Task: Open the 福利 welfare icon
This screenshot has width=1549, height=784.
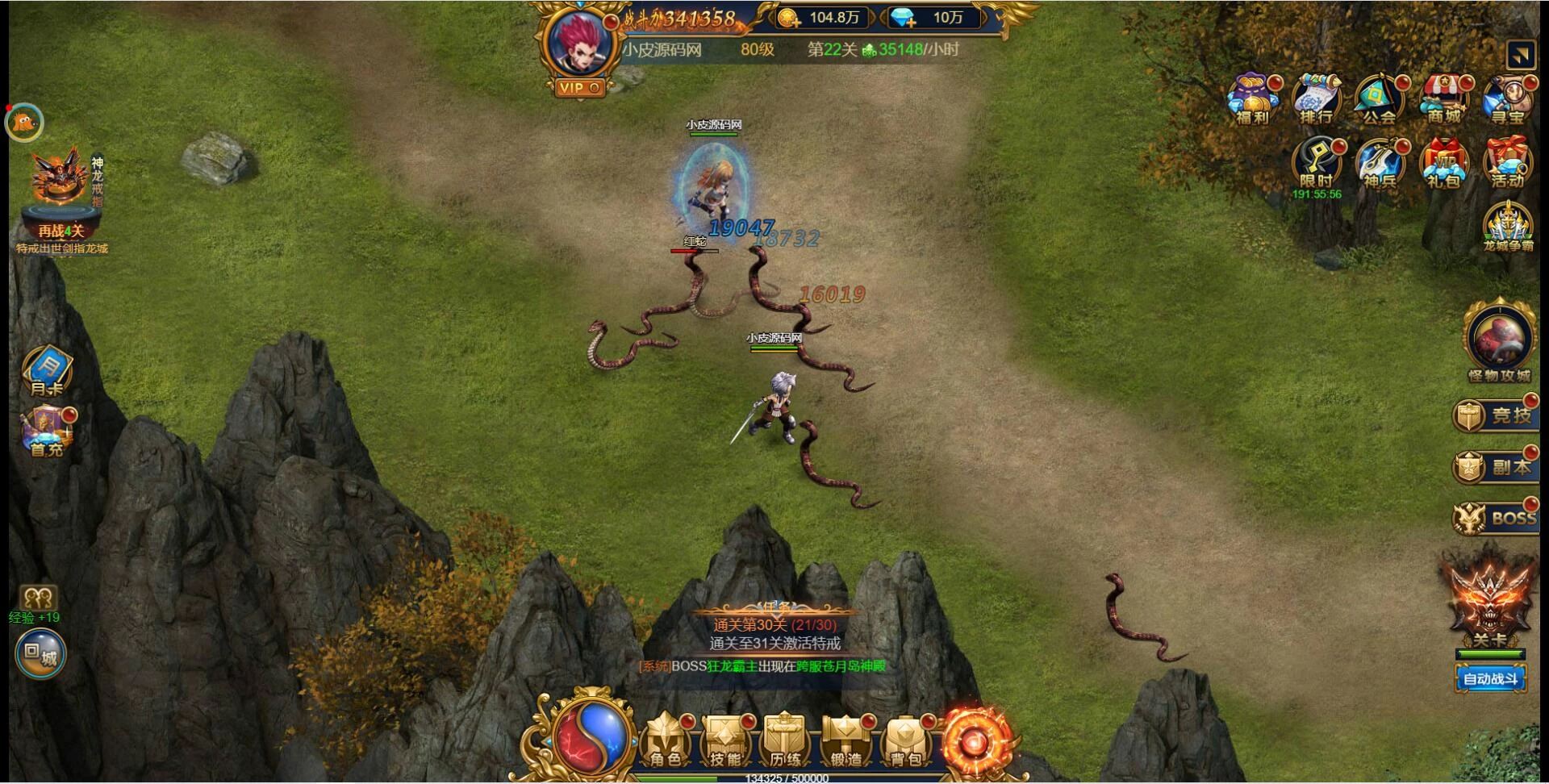Action: [1252, 100]
